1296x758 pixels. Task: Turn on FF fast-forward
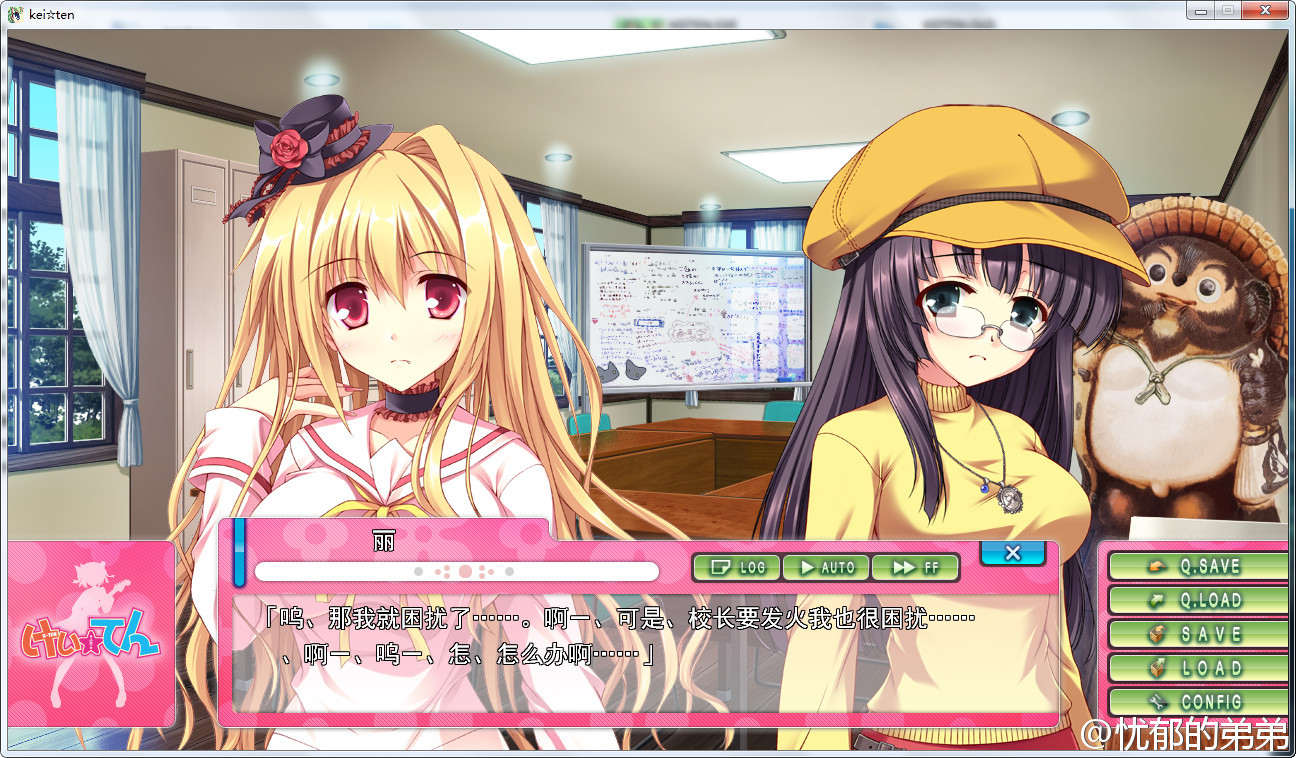(x=914, y=567)
